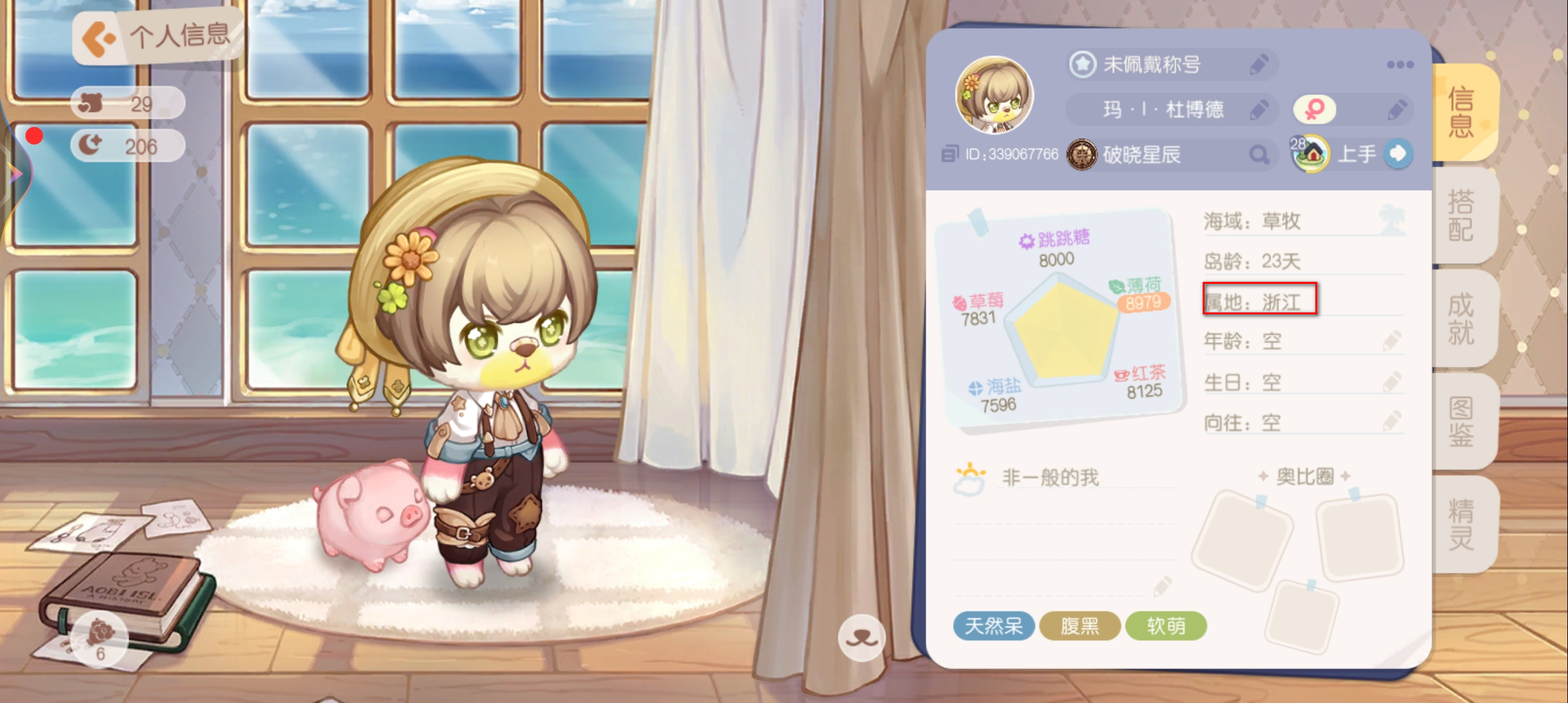Edit the 生日 field
This screenshot has width=1568, height=703.
click(1391, 381)
